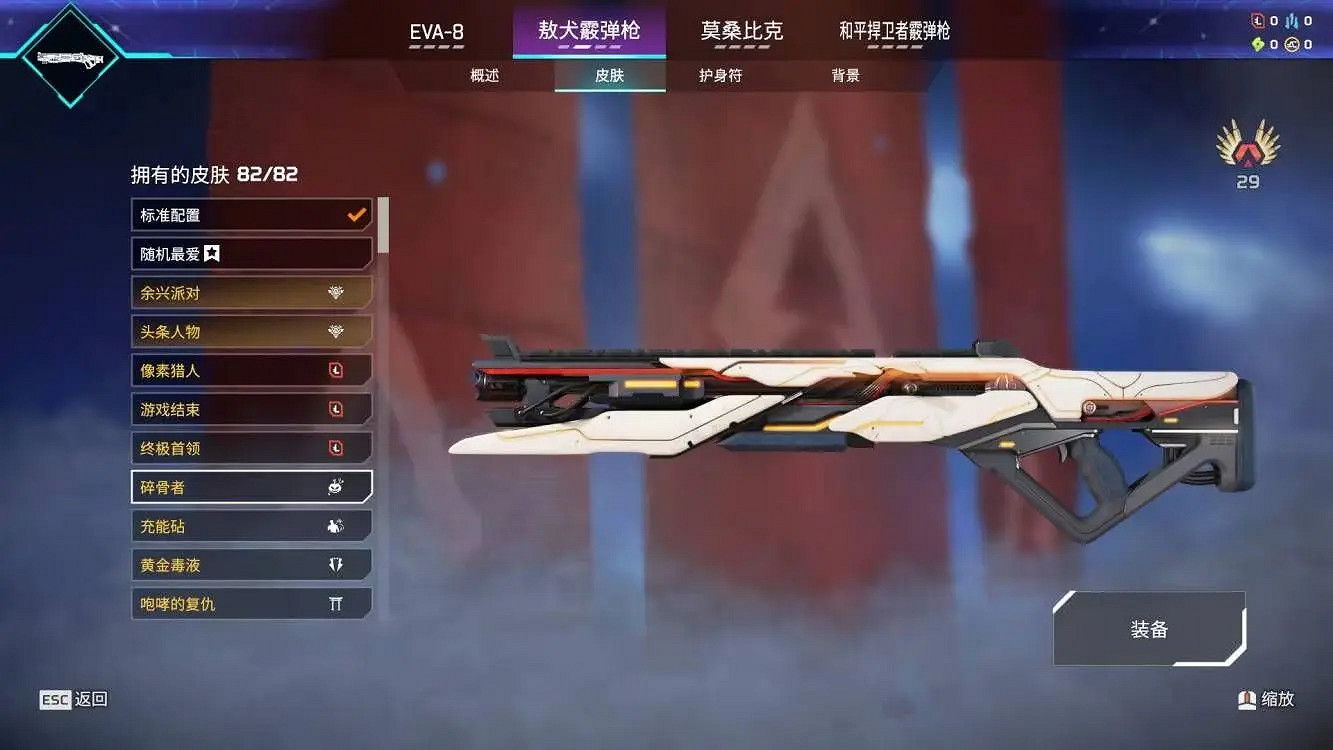Click ESC 返回 to go back
The image size is (1333, 750).
73,699
